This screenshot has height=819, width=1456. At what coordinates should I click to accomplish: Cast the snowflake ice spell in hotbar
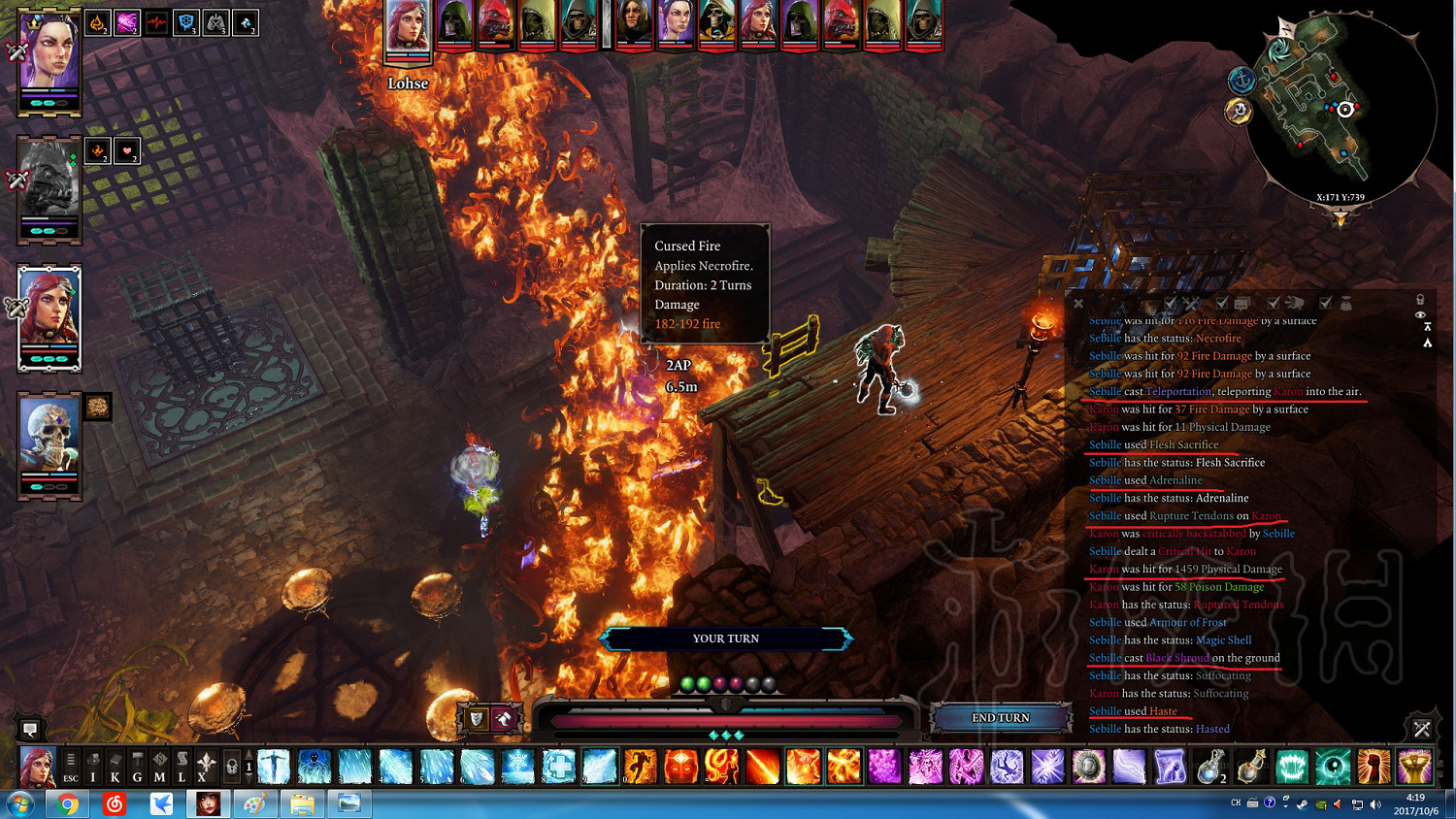517,767
